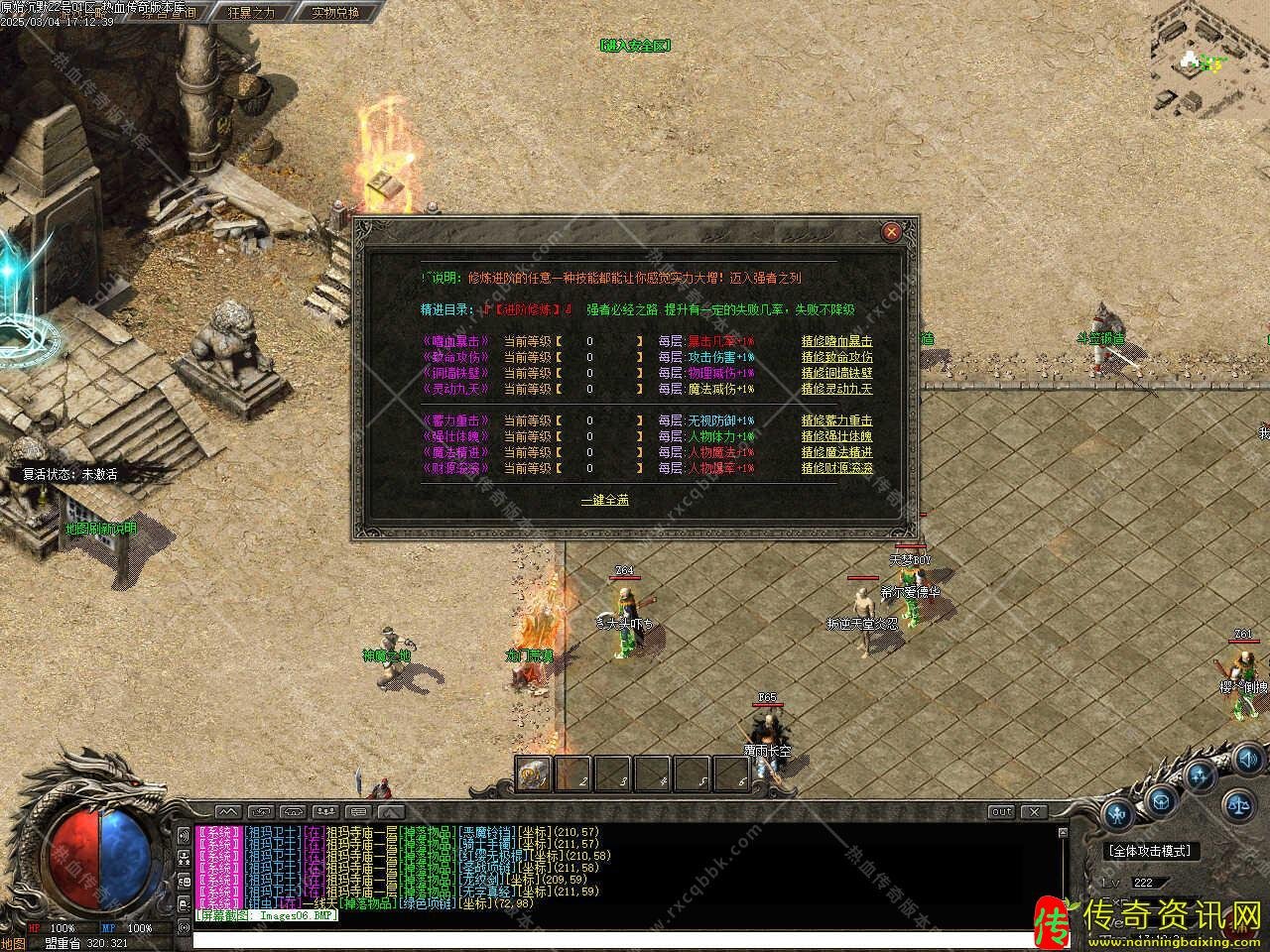Choose 精修魔法精进 training link
The image size is (1270, 952).
point(836,452)
